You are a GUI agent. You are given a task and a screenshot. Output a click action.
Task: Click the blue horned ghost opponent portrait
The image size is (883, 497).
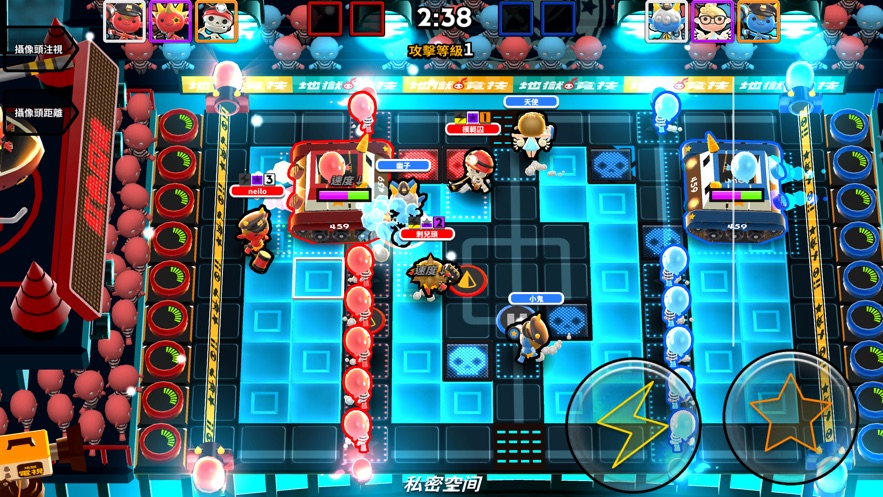tap(665, 20)
